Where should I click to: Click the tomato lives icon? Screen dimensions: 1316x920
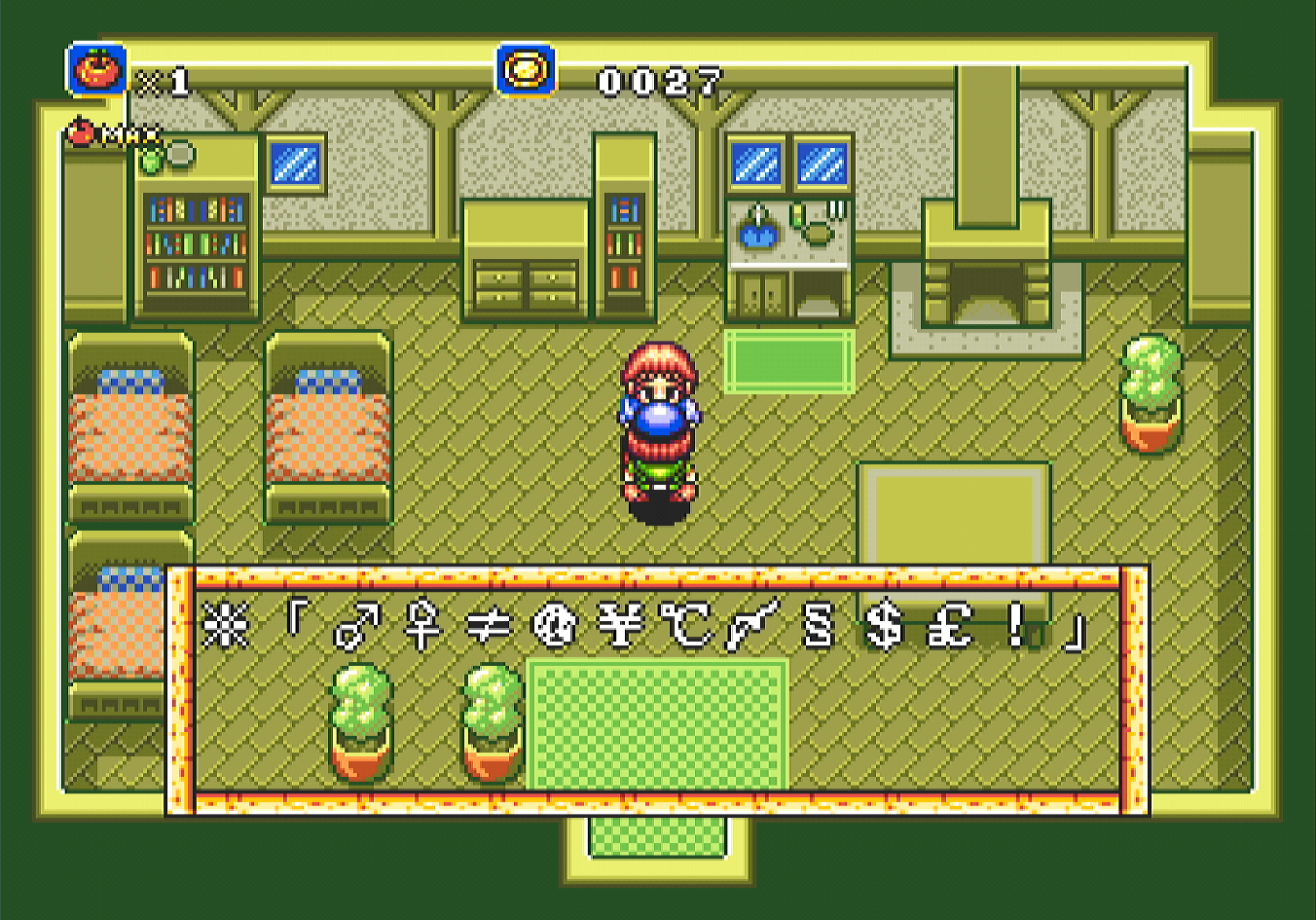[96, 69]
